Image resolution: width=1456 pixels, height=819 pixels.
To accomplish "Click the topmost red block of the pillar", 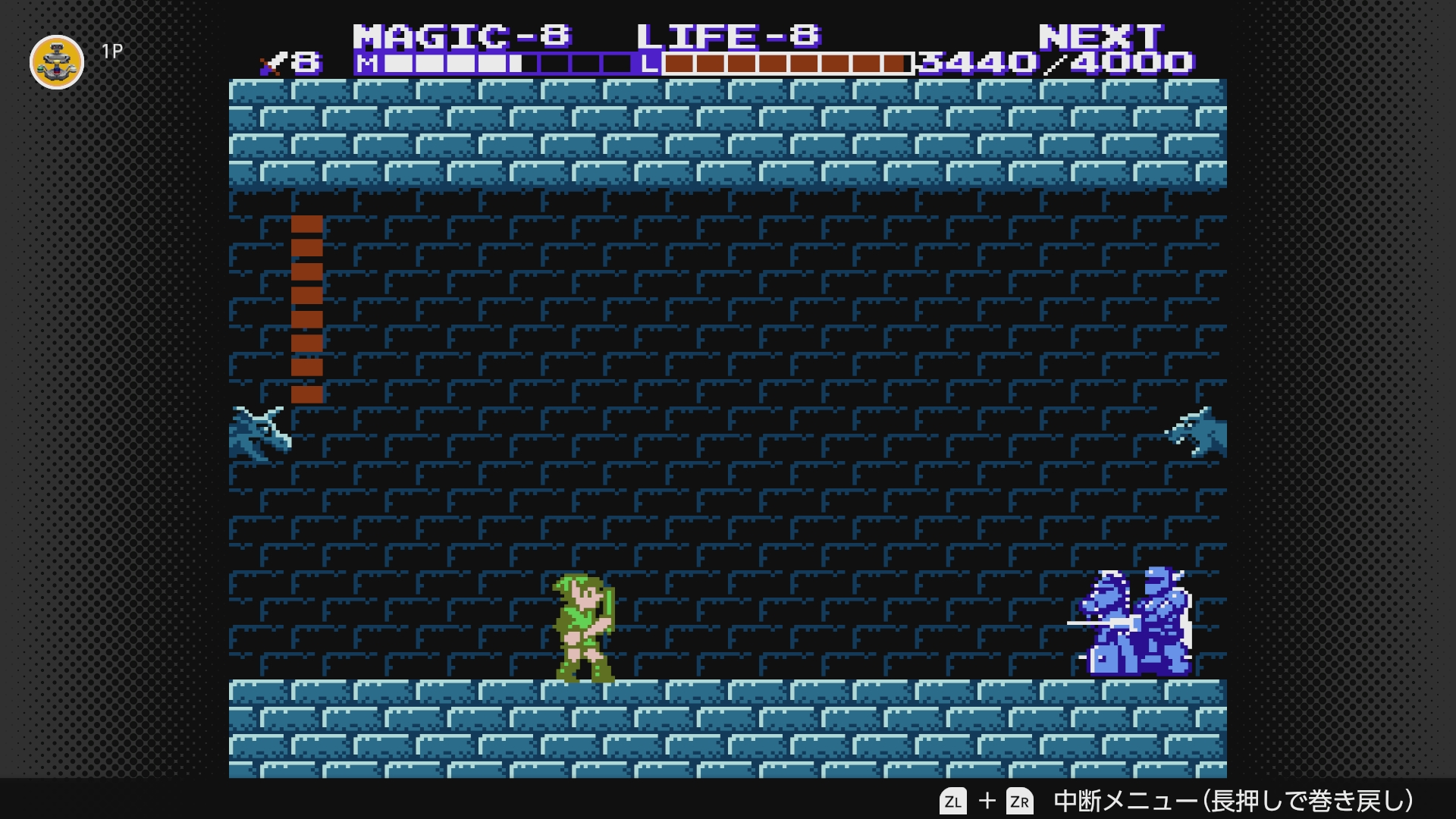I will pos(306,224).
